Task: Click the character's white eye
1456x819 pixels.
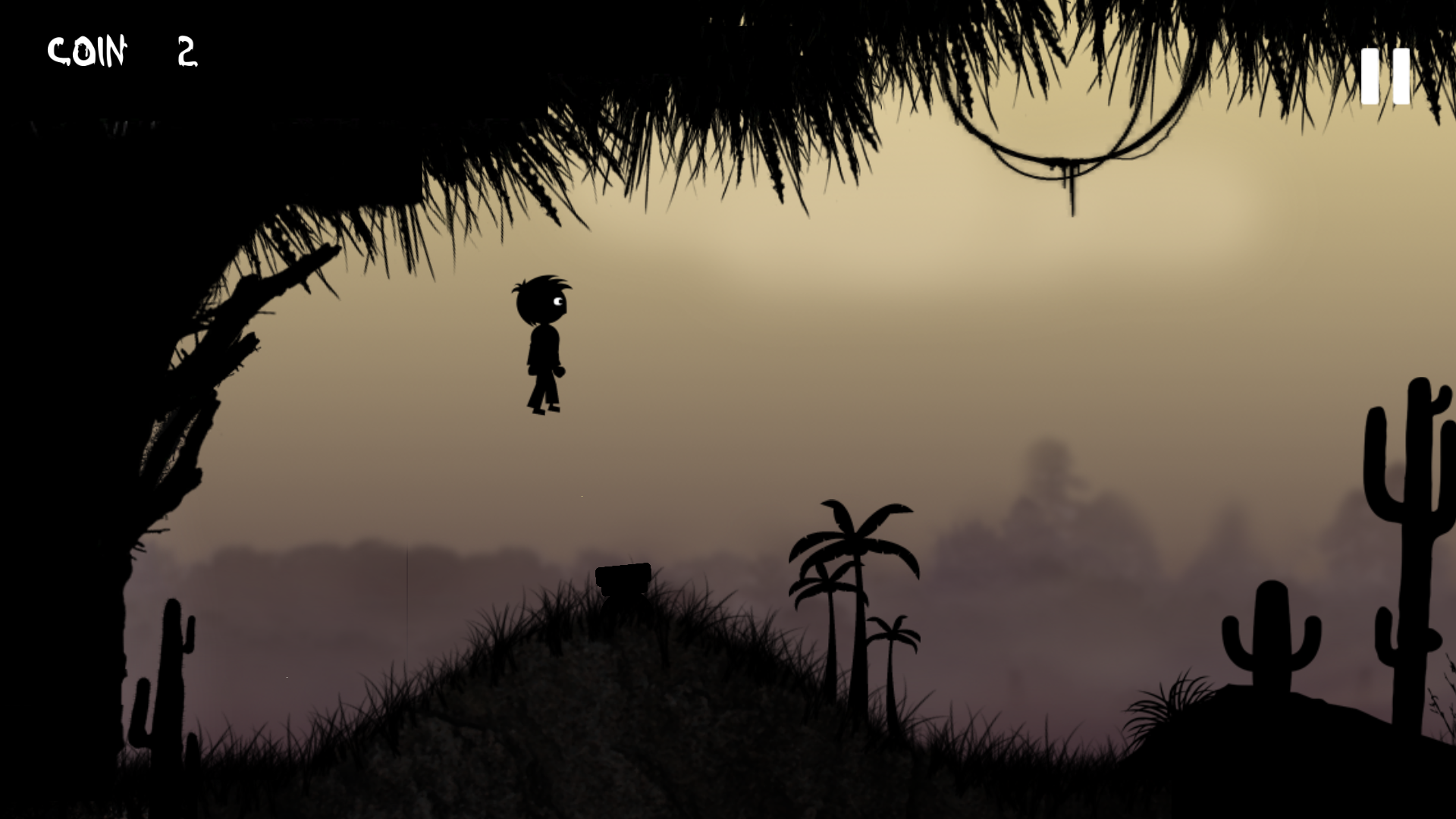Action: tap(559, 303)
